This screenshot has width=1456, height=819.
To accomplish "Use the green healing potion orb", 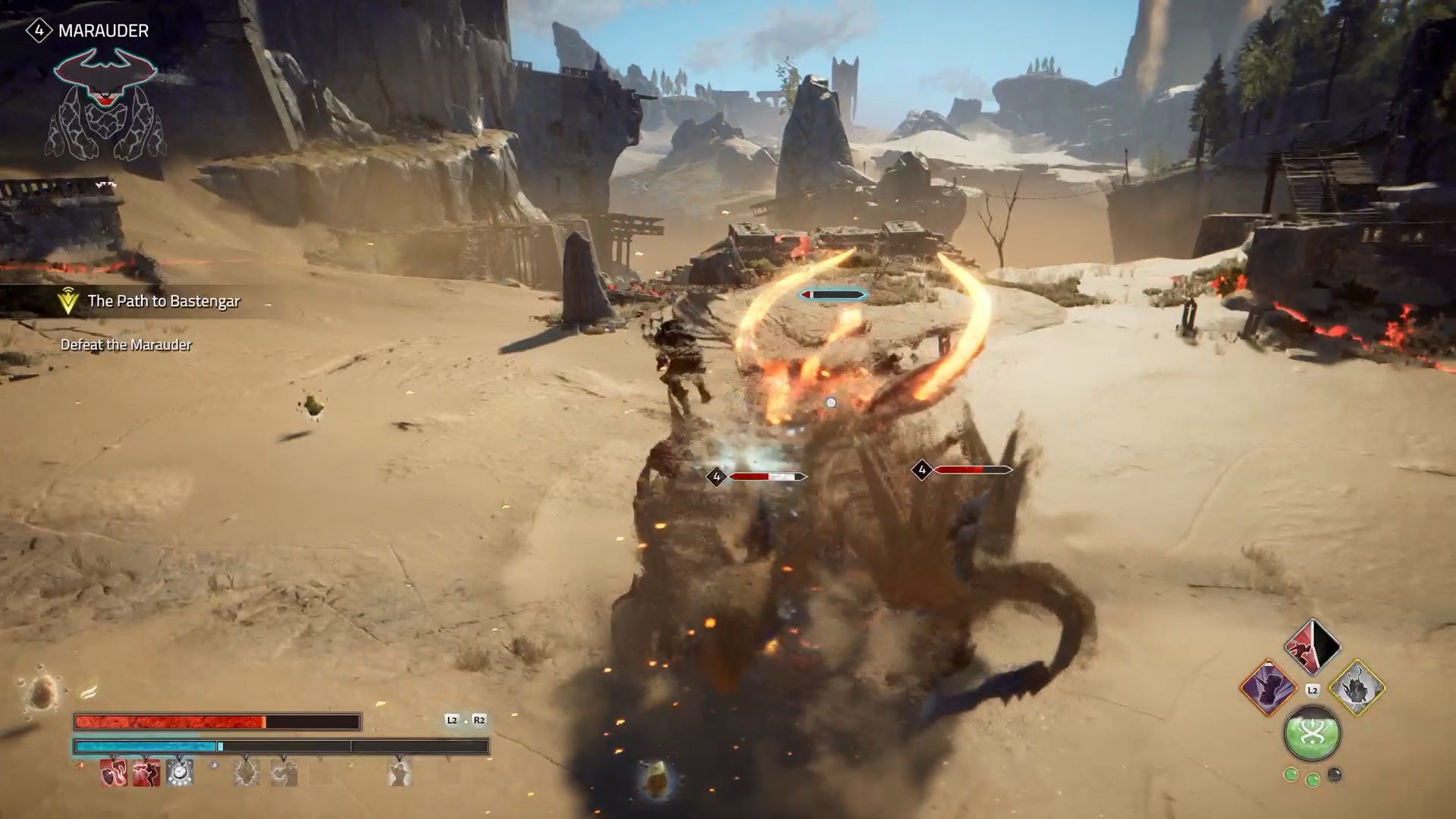I will click(1312, 733).
